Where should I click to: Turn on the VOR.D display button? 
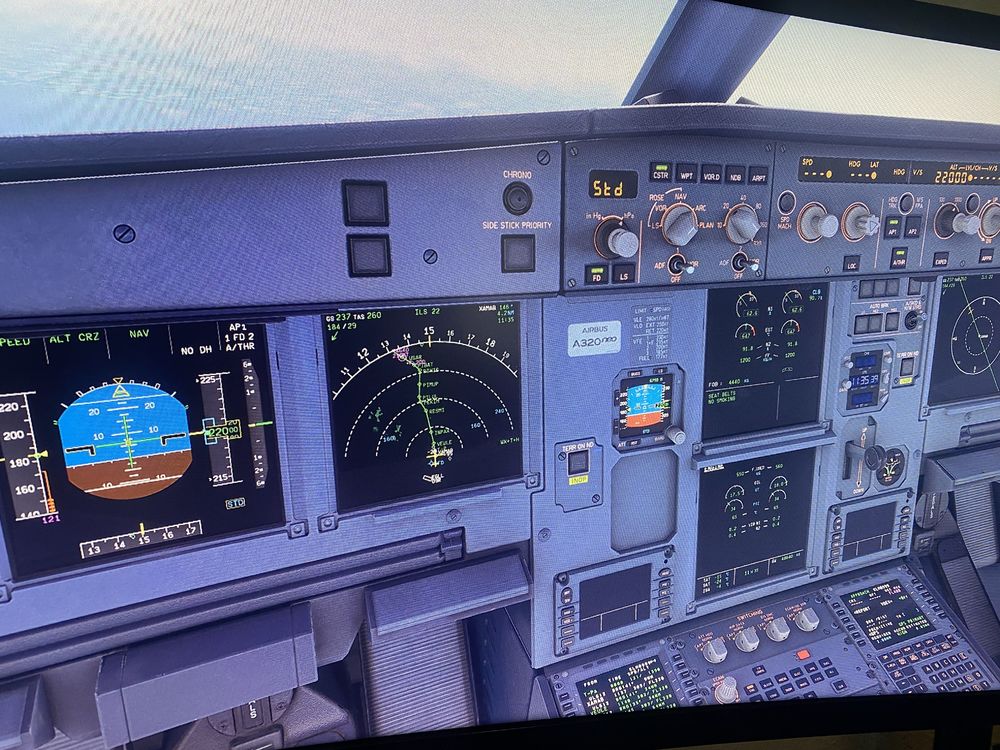pyautogui.click(x=711, y=173)
